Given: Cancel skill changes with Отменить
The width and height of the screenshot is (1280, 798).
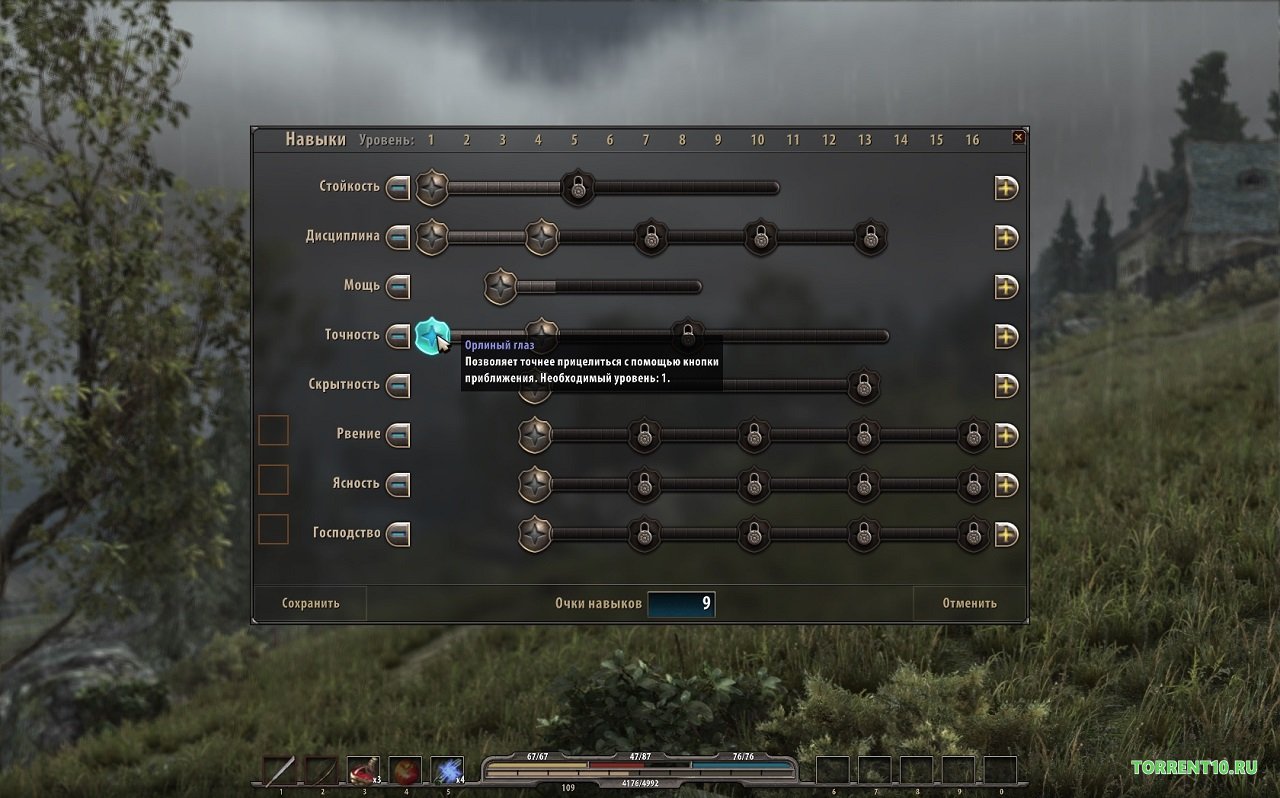Looking at the screenshot, I should tap(969, 603).
